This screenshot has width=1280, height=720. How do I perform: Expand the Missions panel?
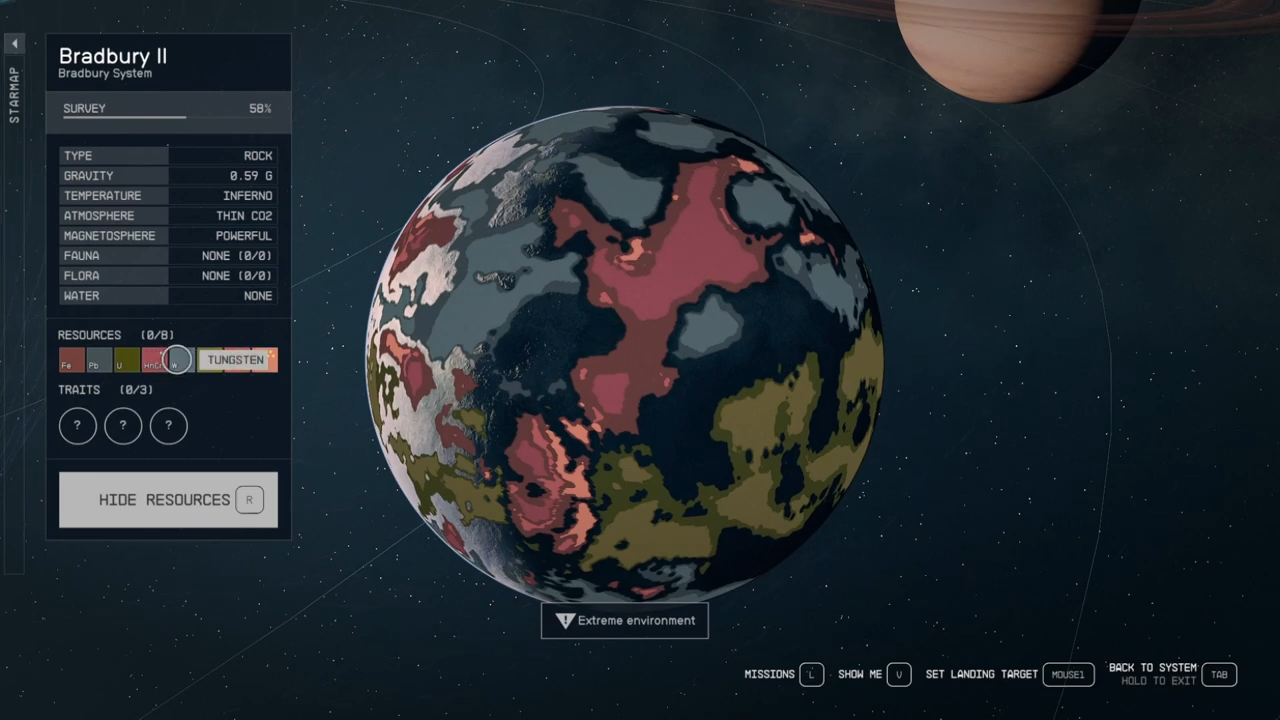click(x=770, y=674)
